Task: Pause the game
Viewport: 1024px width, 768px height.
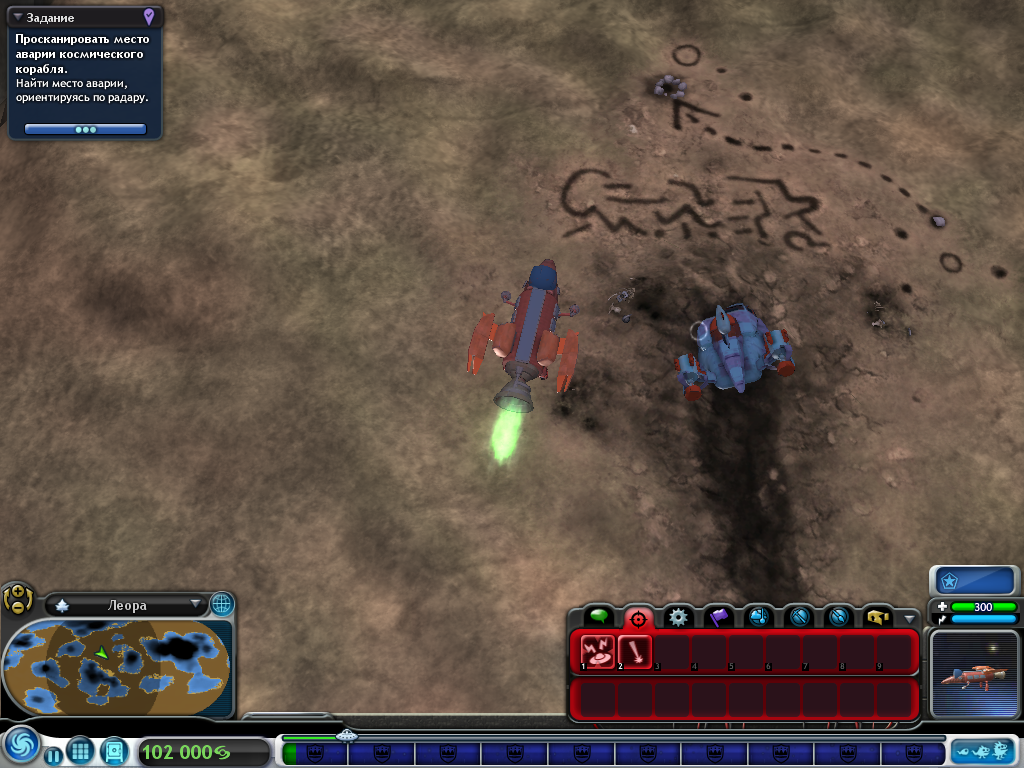Action: click(53, 755)
